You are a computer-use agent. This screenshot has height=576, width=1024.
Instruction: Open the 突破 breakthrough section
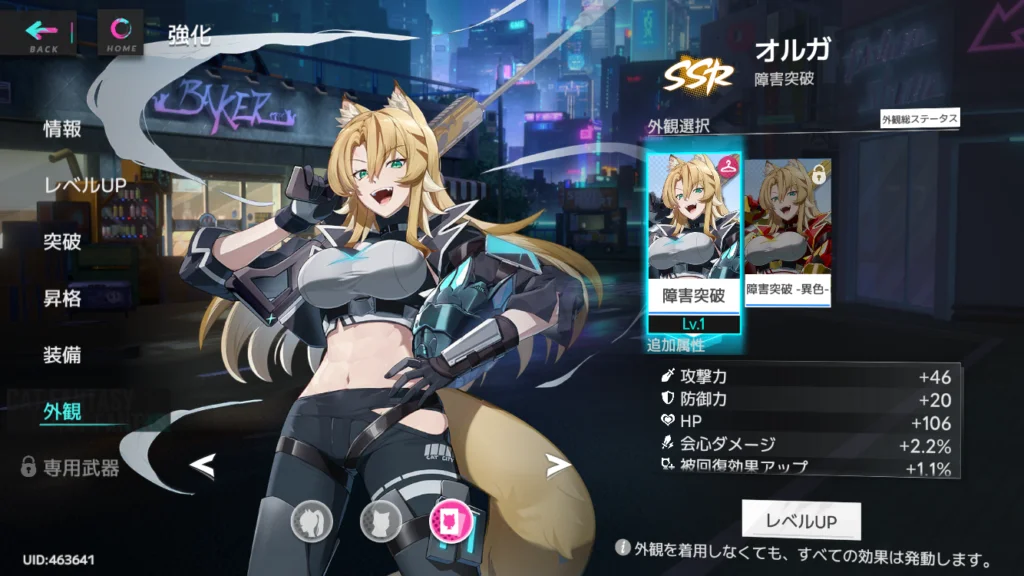click(x=62, y=242)
